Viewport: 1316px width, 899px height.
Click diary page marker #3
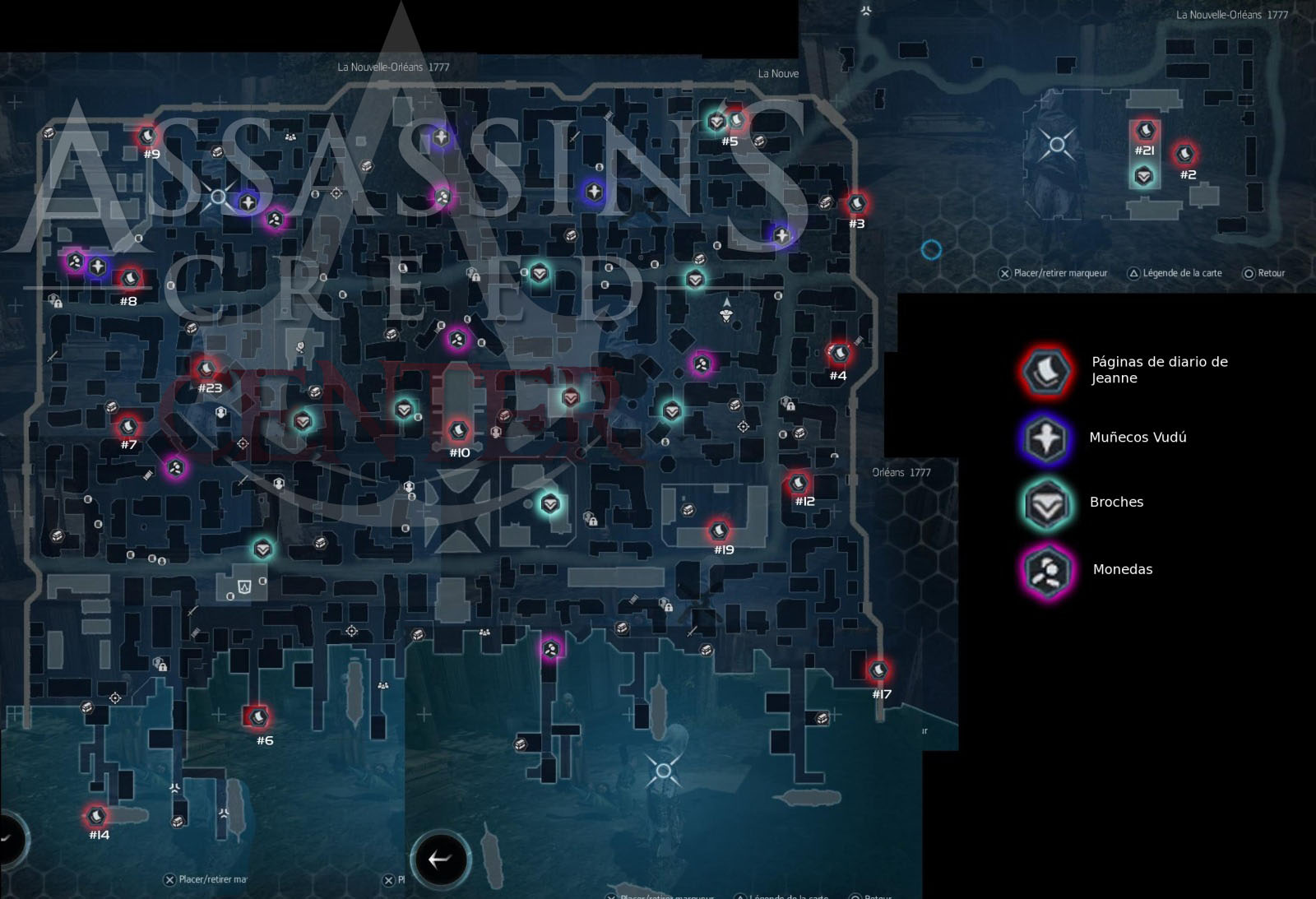pos(857,203)
